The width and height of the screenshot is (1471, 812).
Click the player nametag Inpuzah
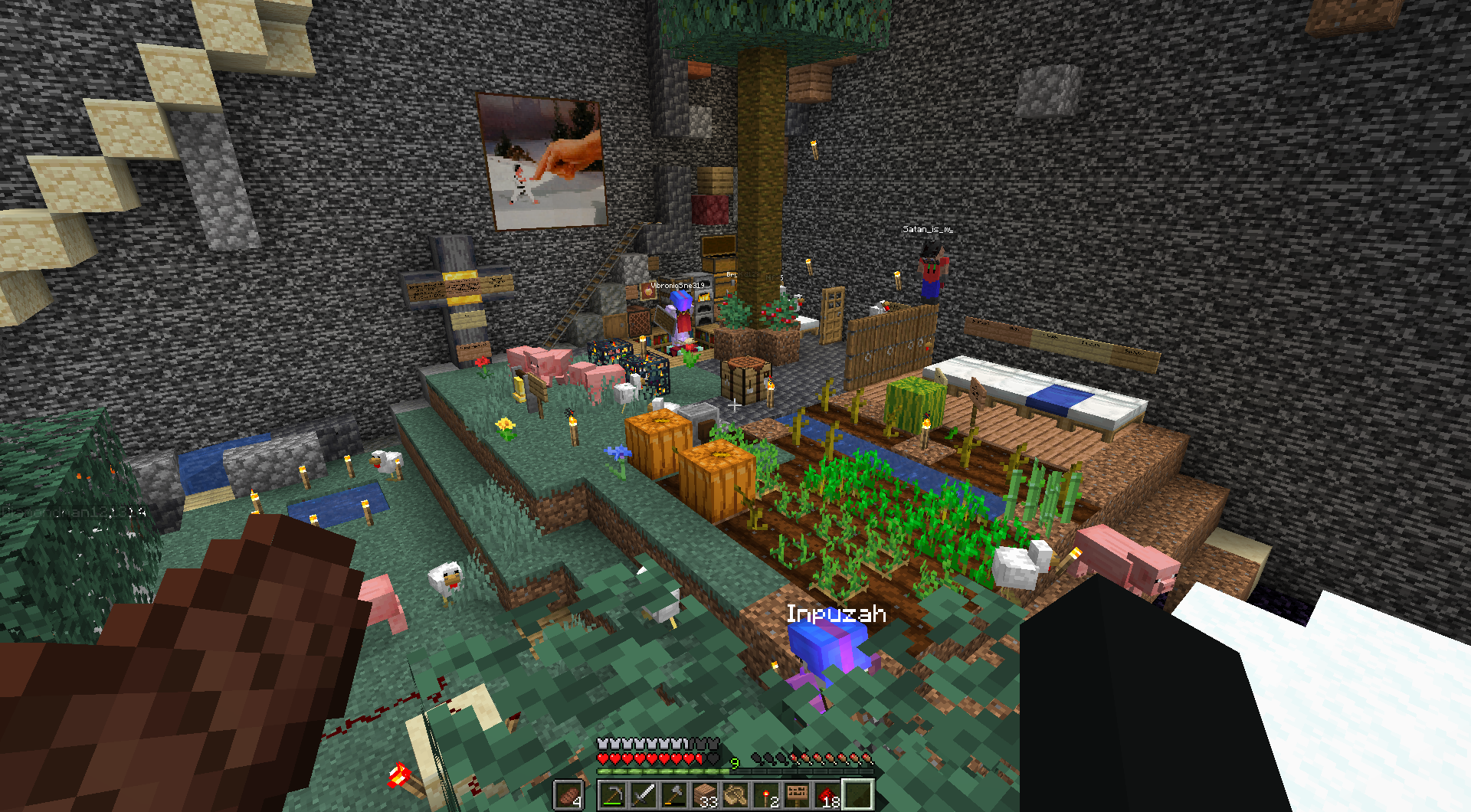pos(837,613)
